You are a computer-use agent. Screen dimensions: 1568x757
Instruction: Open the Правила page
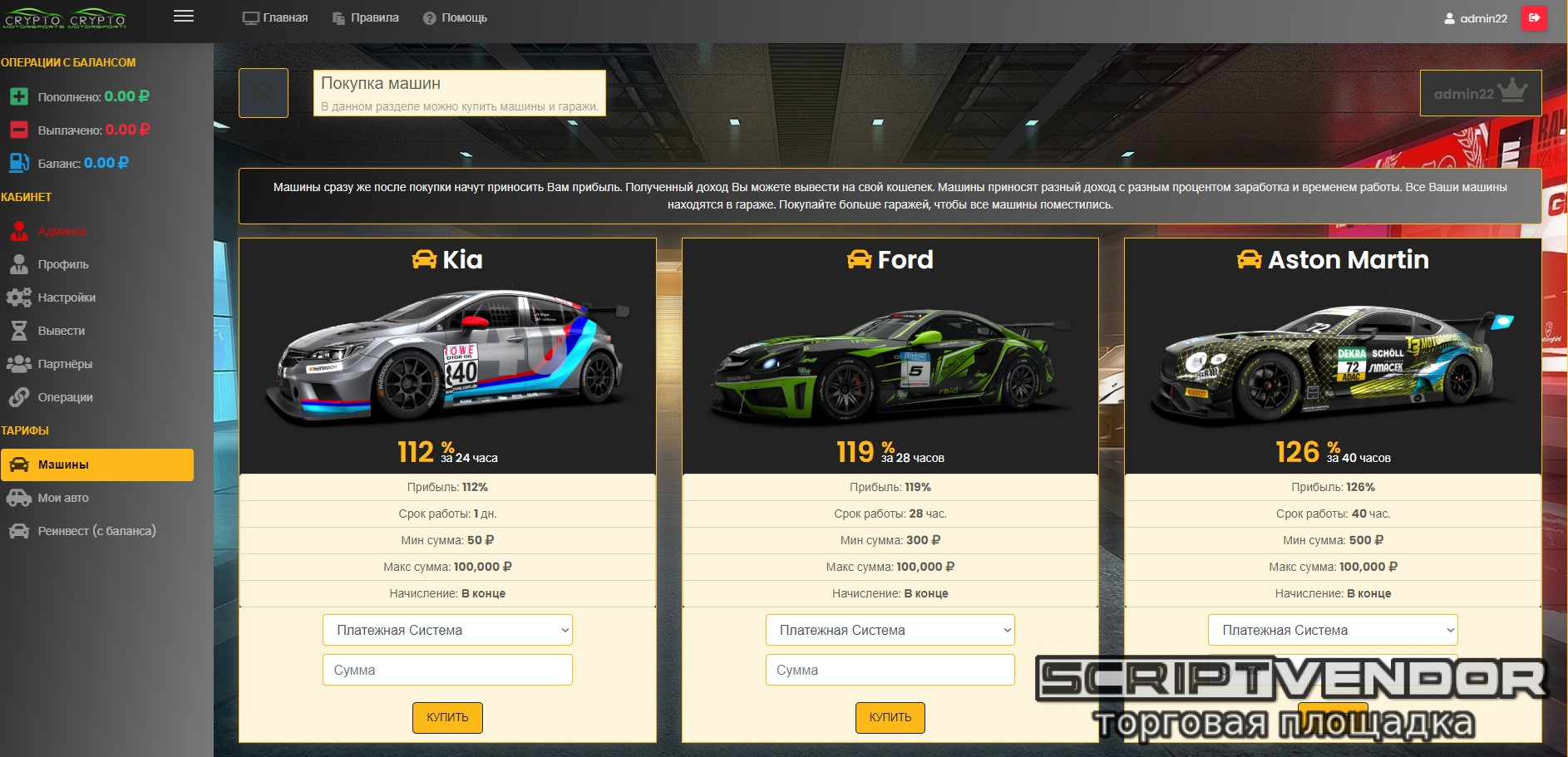(366, 17)
